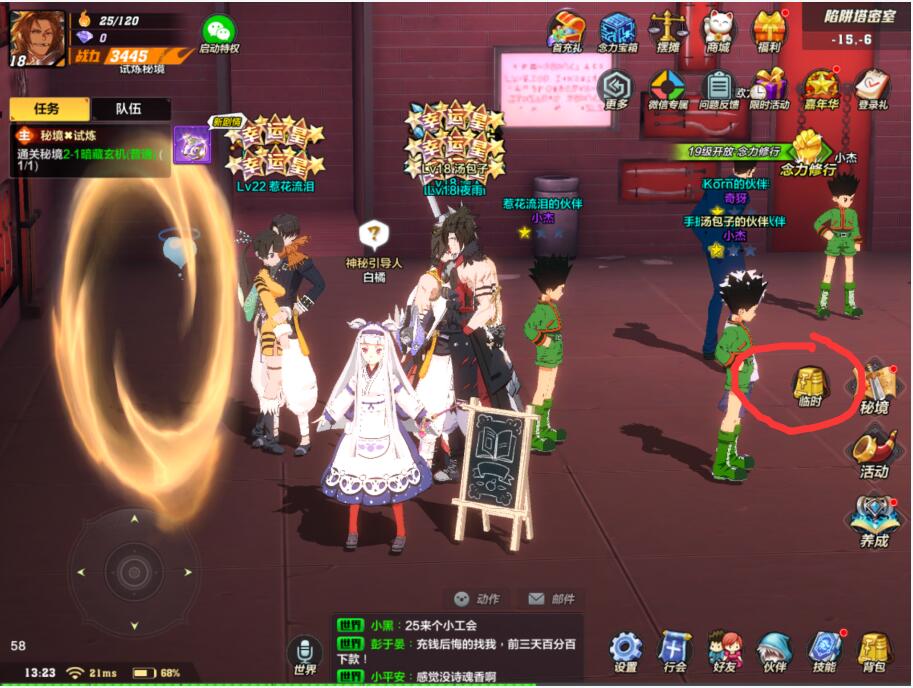913x688 pixels.
Task: Claim rewards from the 福利 gift box
Action: pos(769,31)
